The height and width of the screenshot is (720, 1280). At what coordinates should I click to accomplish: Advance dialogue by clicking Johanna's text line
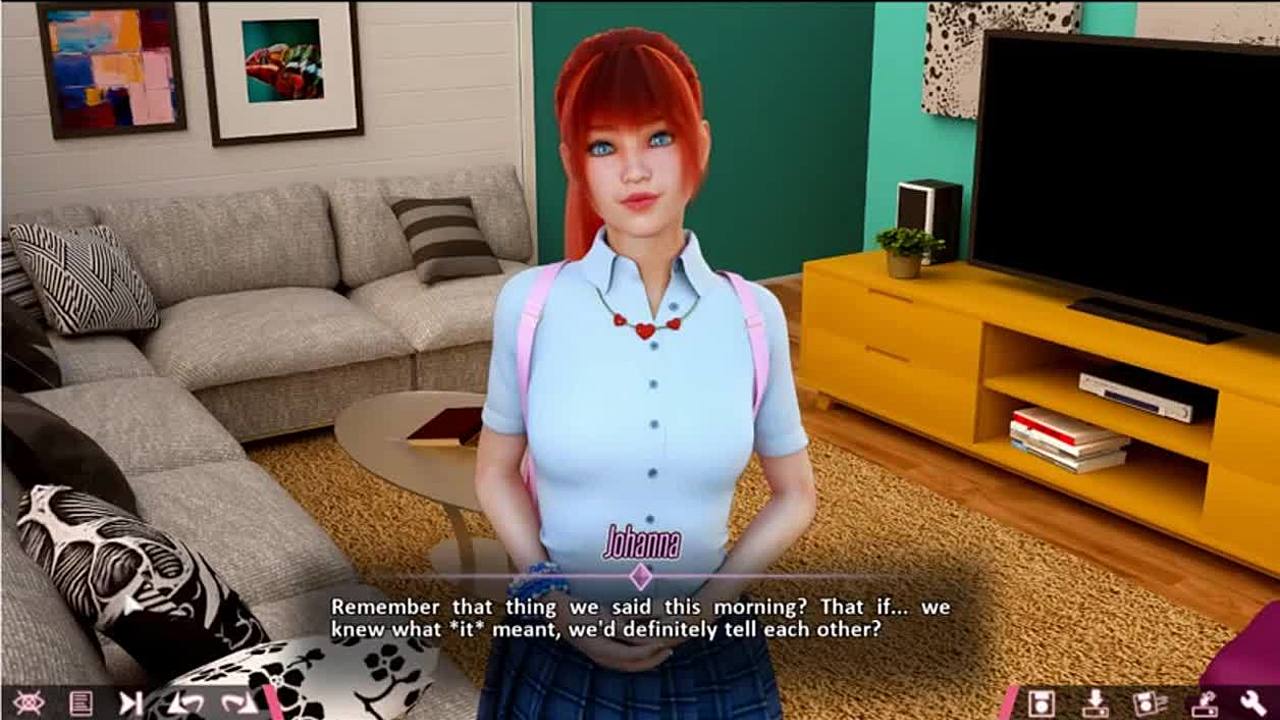click(x=640, y=619)
